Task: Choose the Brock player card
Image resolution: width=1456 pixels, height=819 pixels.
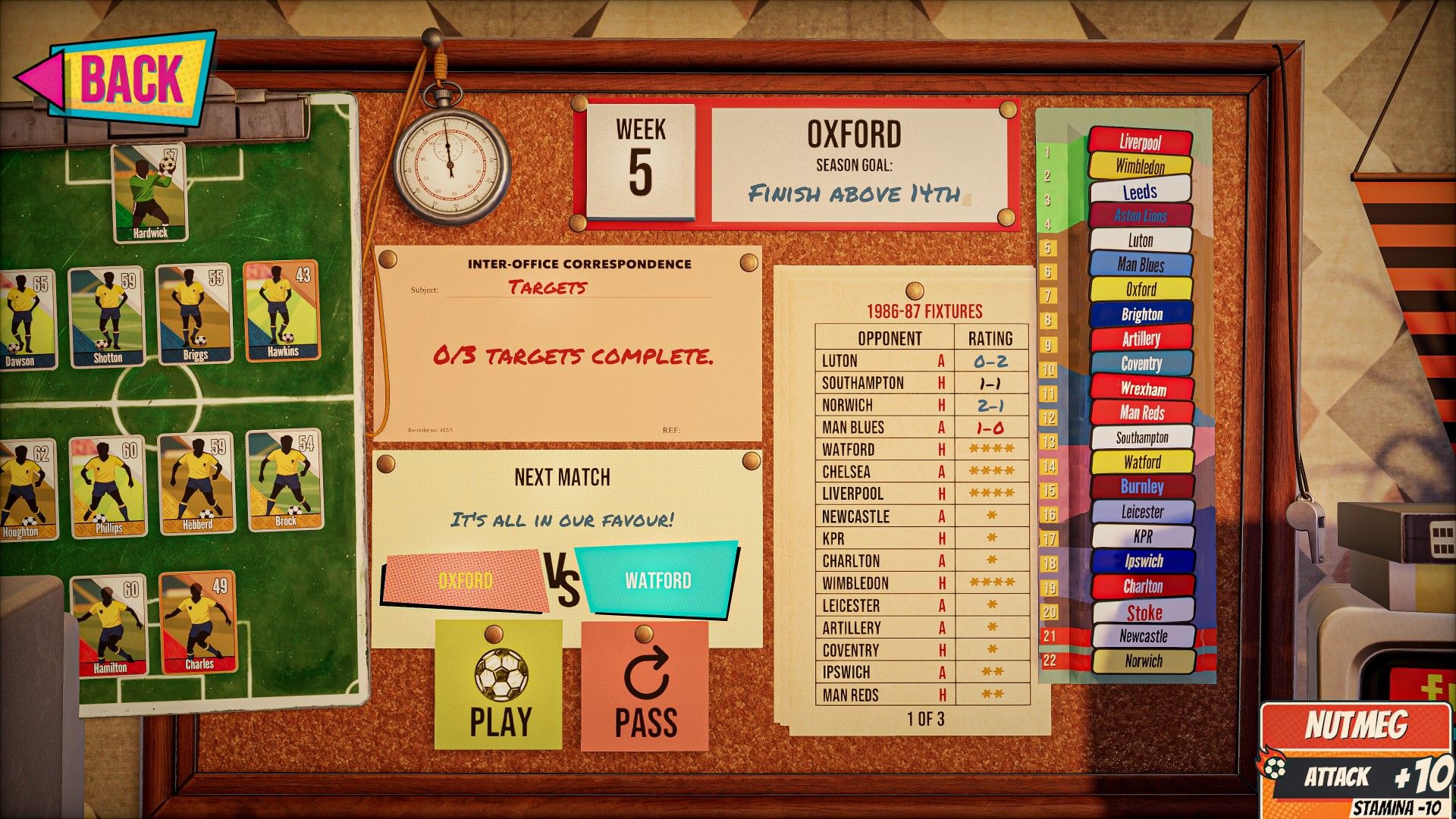Action: (284, 479)
